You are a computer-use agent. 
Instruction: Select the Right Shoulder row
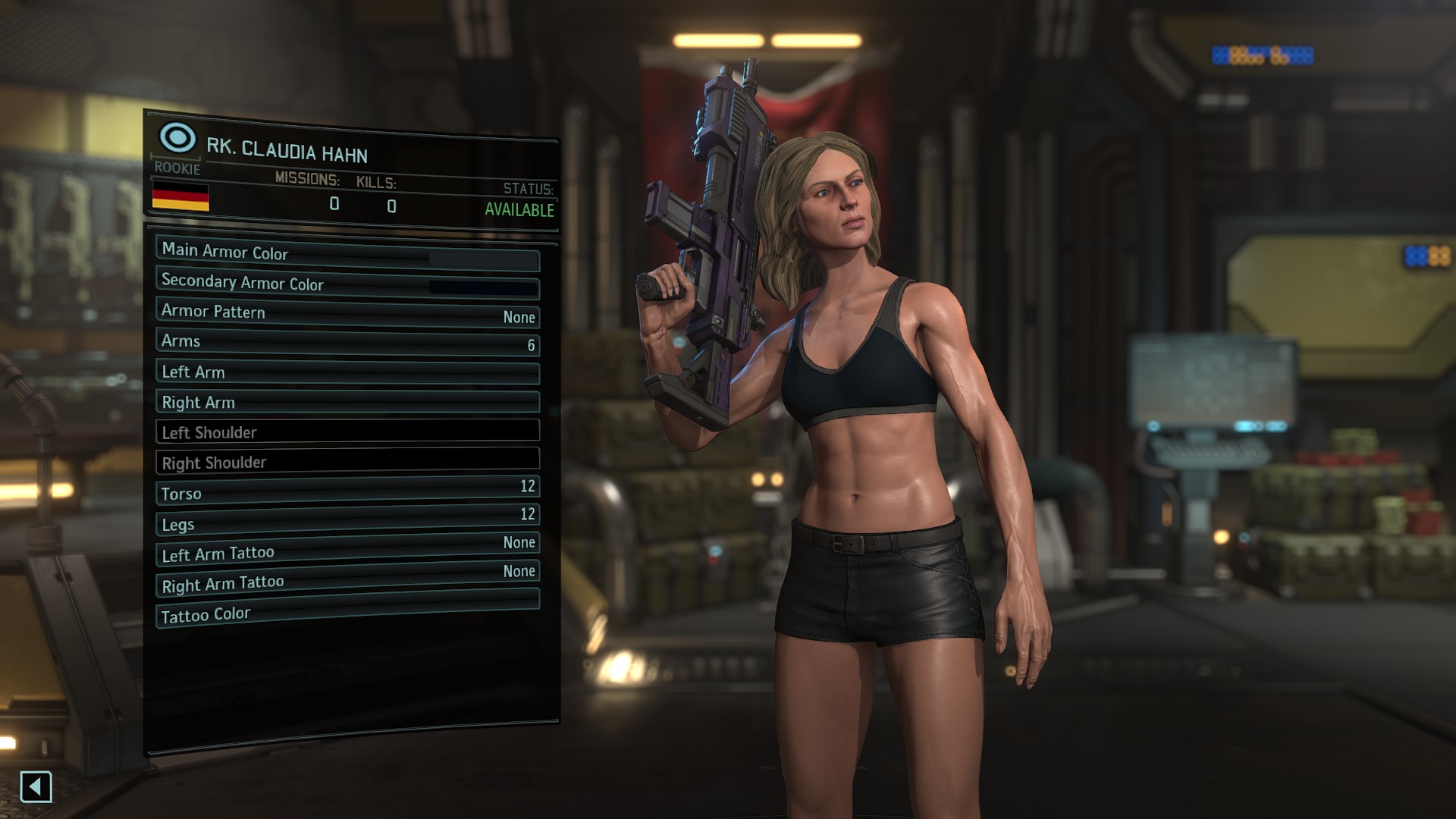347,461
